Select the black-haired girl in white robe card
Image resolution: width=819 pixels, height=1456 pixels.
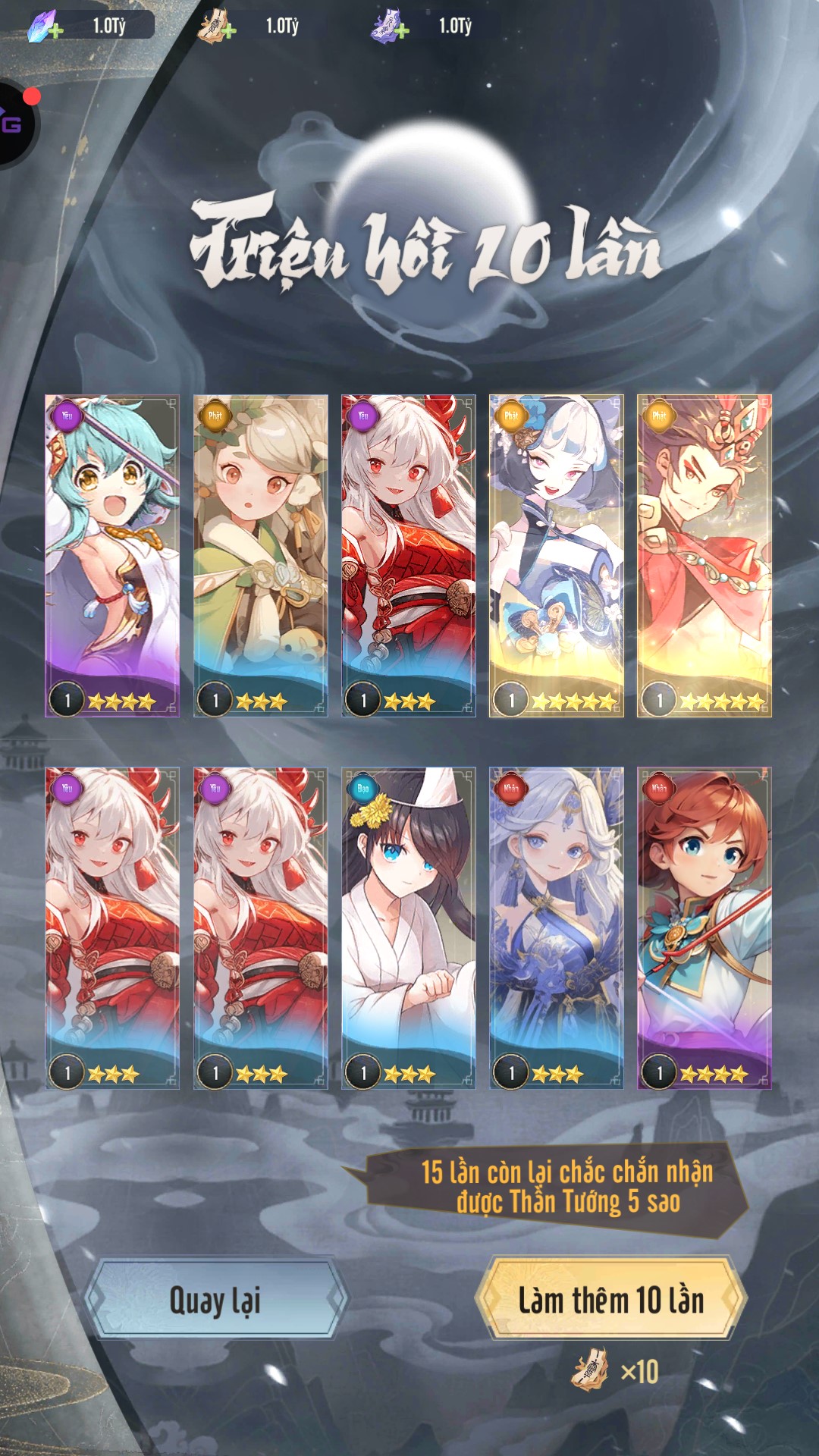coord(408,928)
